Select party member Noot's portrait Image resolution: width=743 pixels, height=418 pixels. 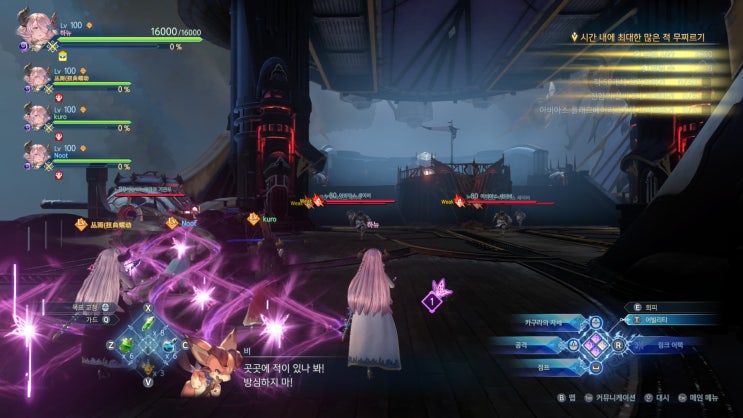38,155
